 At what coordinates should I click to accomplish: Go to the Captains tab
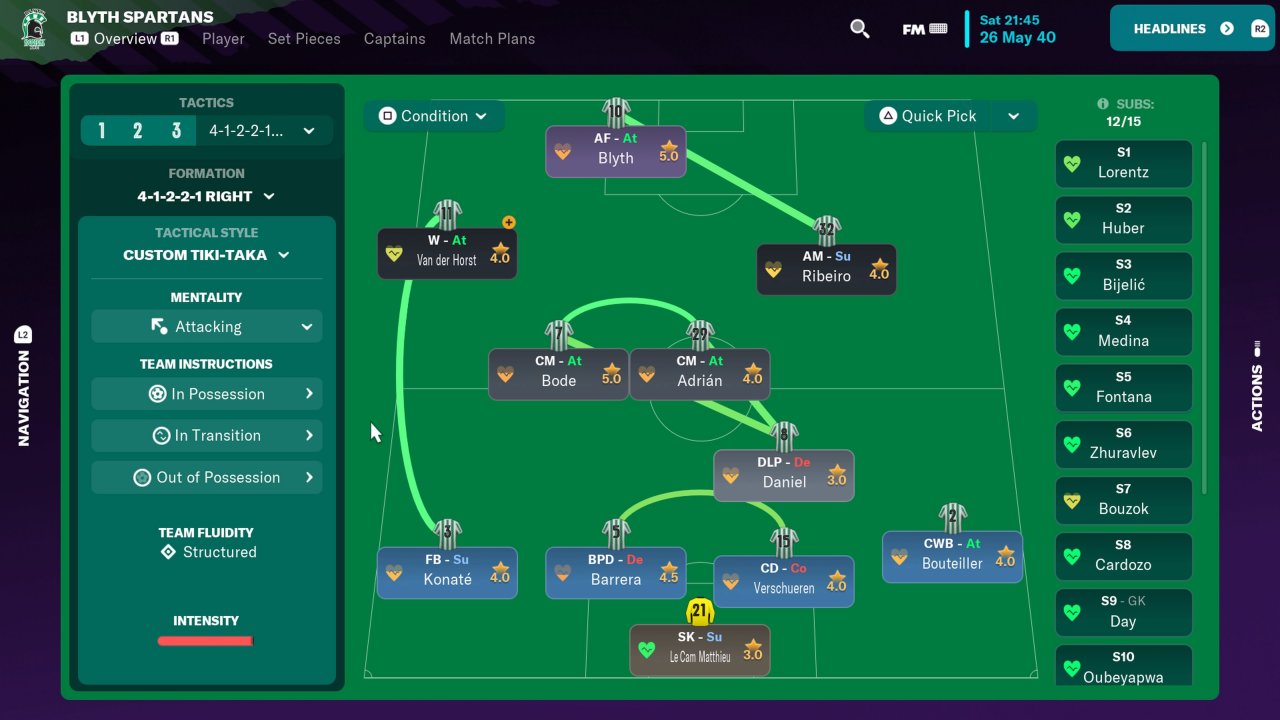click(x=394, y=39)
